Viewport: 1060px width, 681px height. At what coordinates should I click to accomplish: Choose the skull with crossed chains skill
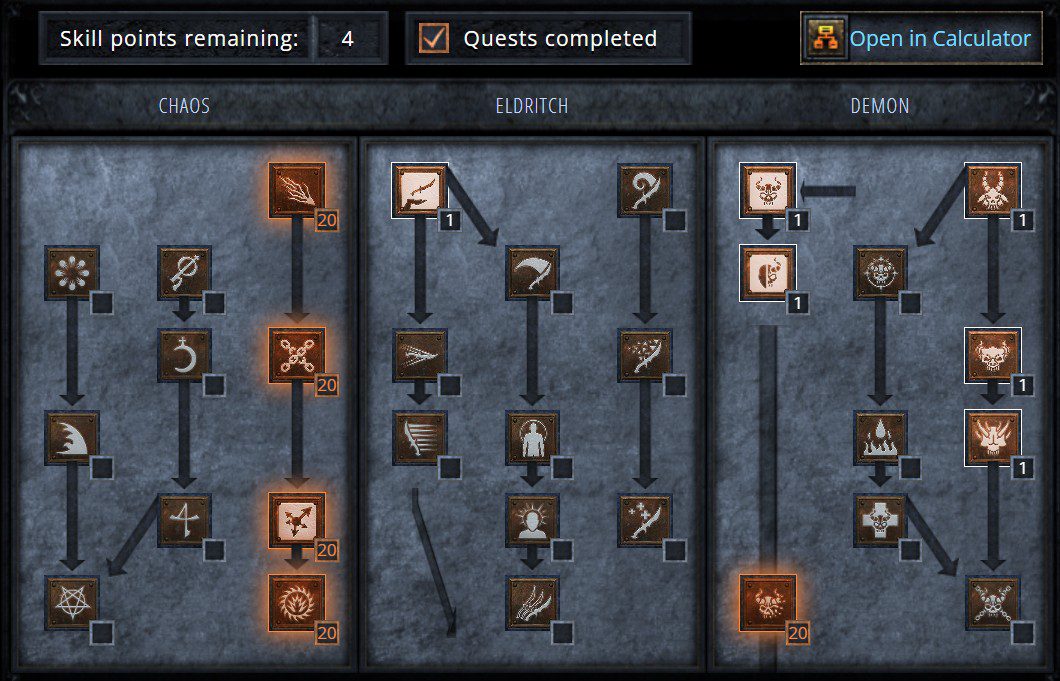[993, 602]
